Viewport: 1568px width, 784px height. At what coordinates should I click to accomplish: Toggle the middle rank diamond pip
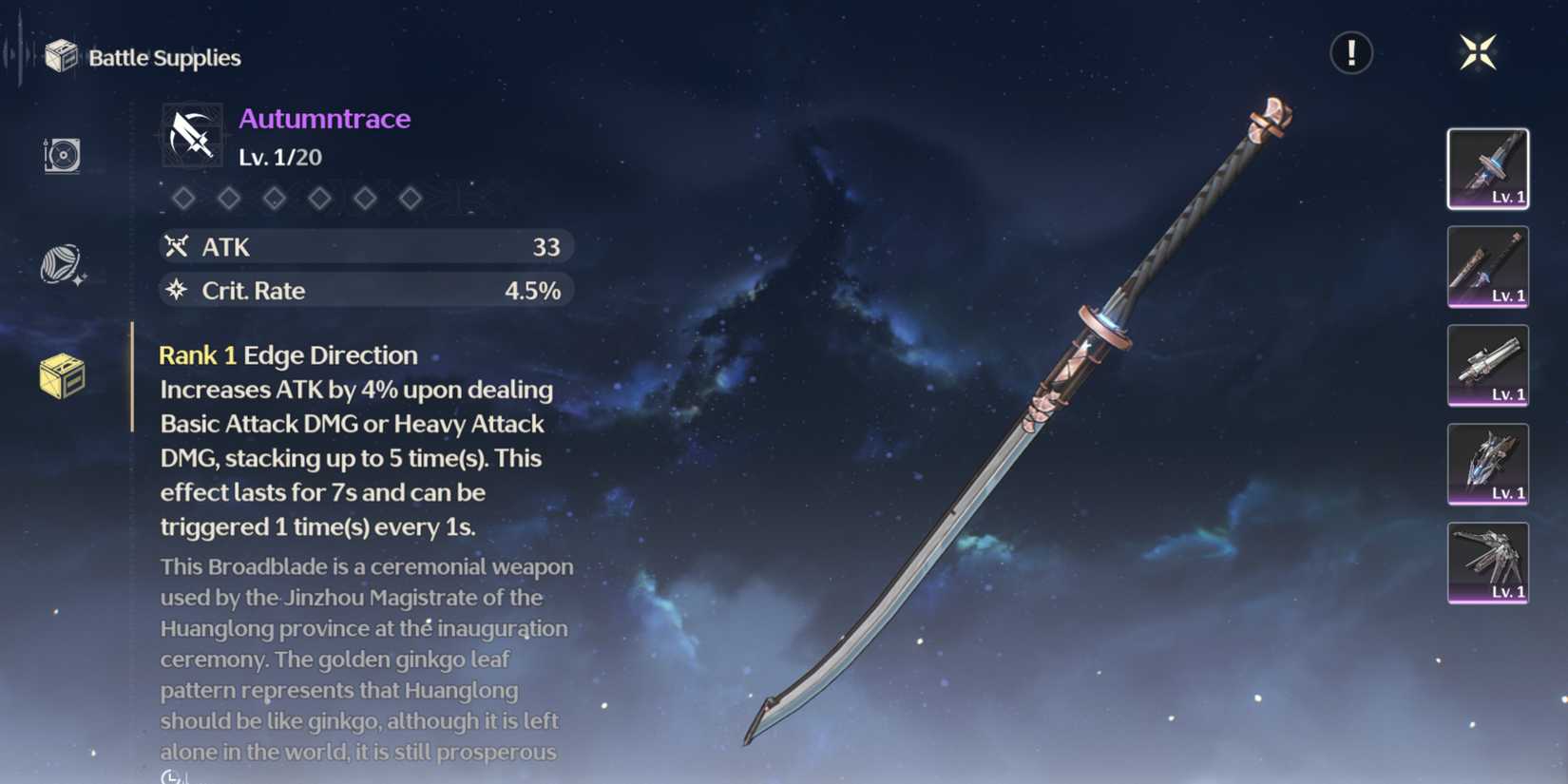point(275,198)
